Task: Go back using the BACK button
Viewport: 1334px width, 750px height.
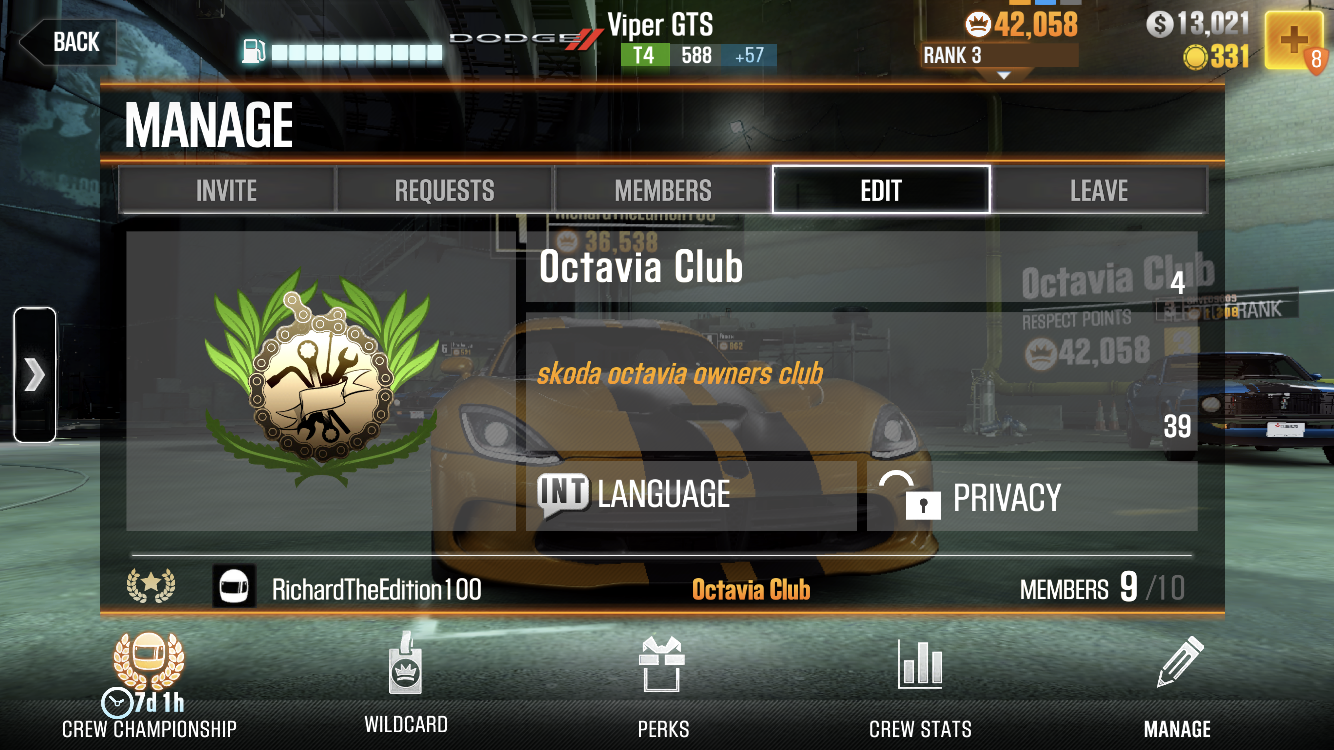Action: [68, 42]
